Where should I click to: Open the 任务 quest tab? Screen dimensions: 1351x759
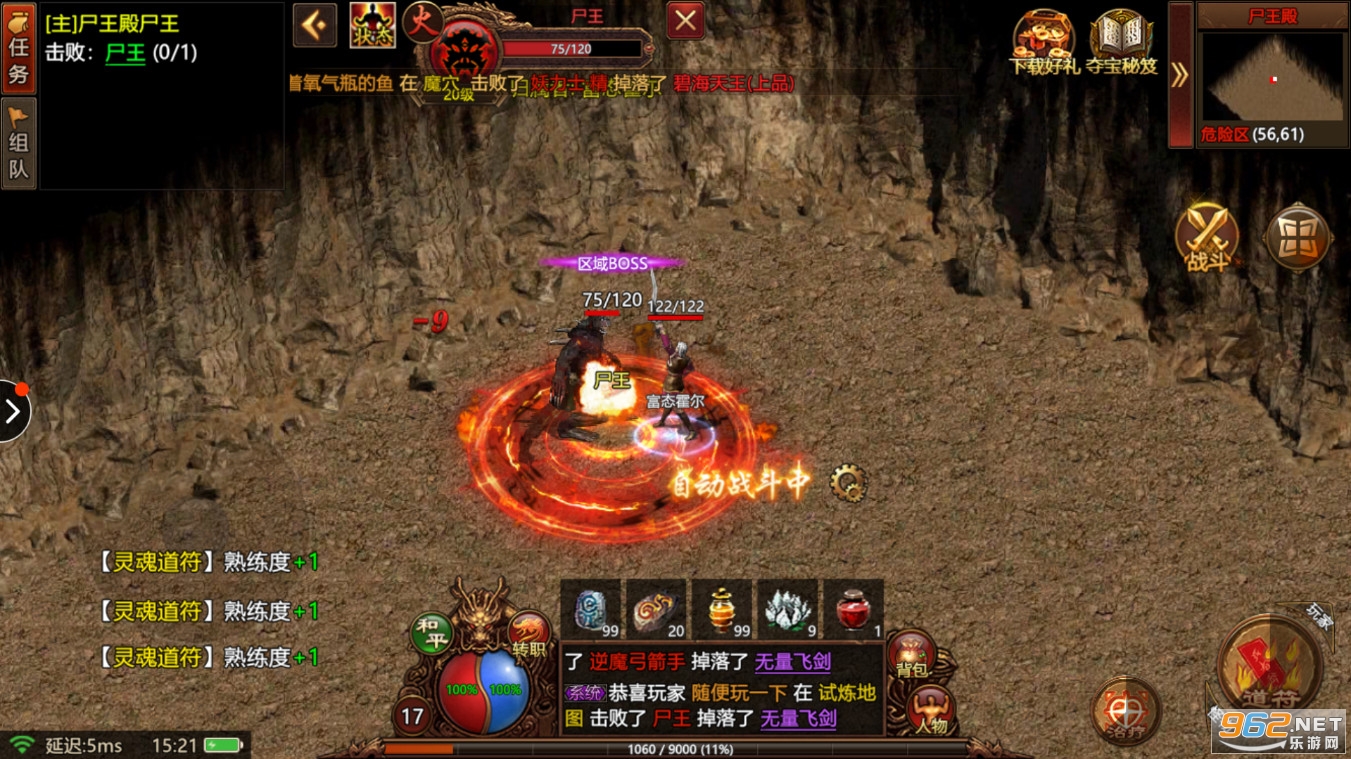19,48
